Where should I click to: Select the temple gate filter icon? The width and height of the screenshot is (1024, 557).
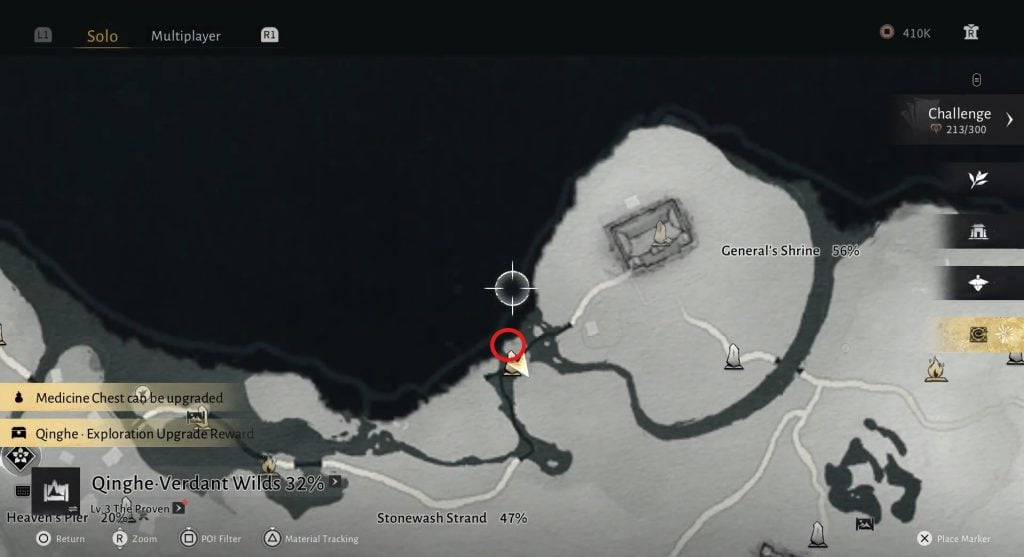tap(978, 231)
